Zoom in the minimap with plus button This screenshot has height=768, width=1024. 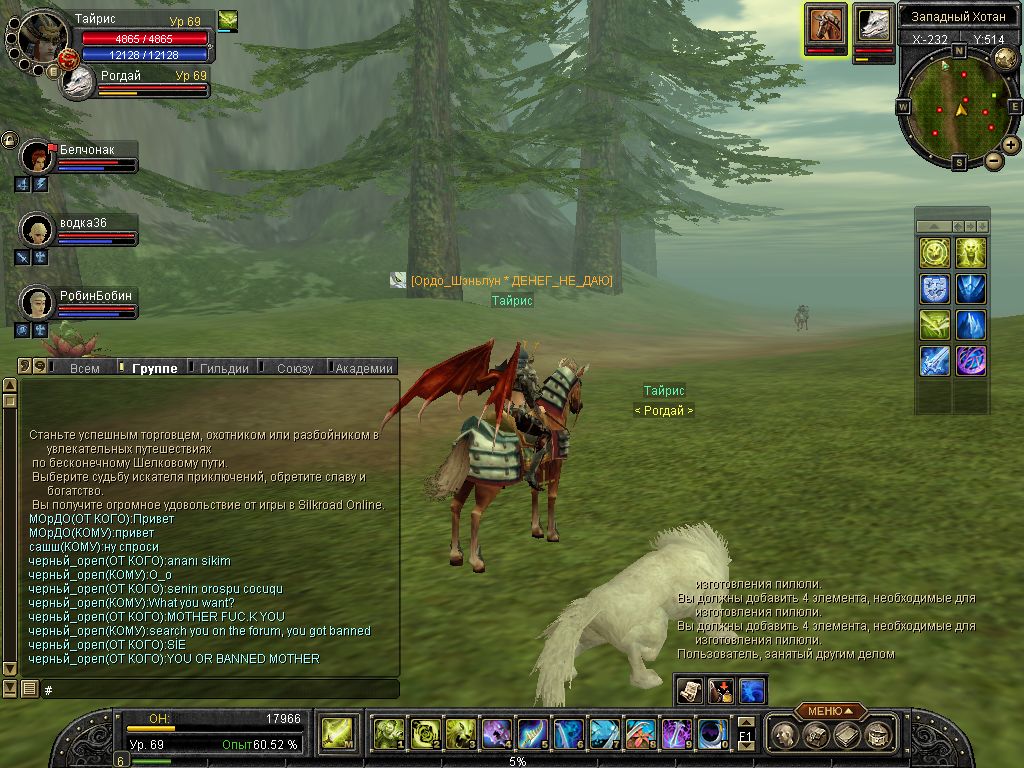click(x=1011, y=145)
